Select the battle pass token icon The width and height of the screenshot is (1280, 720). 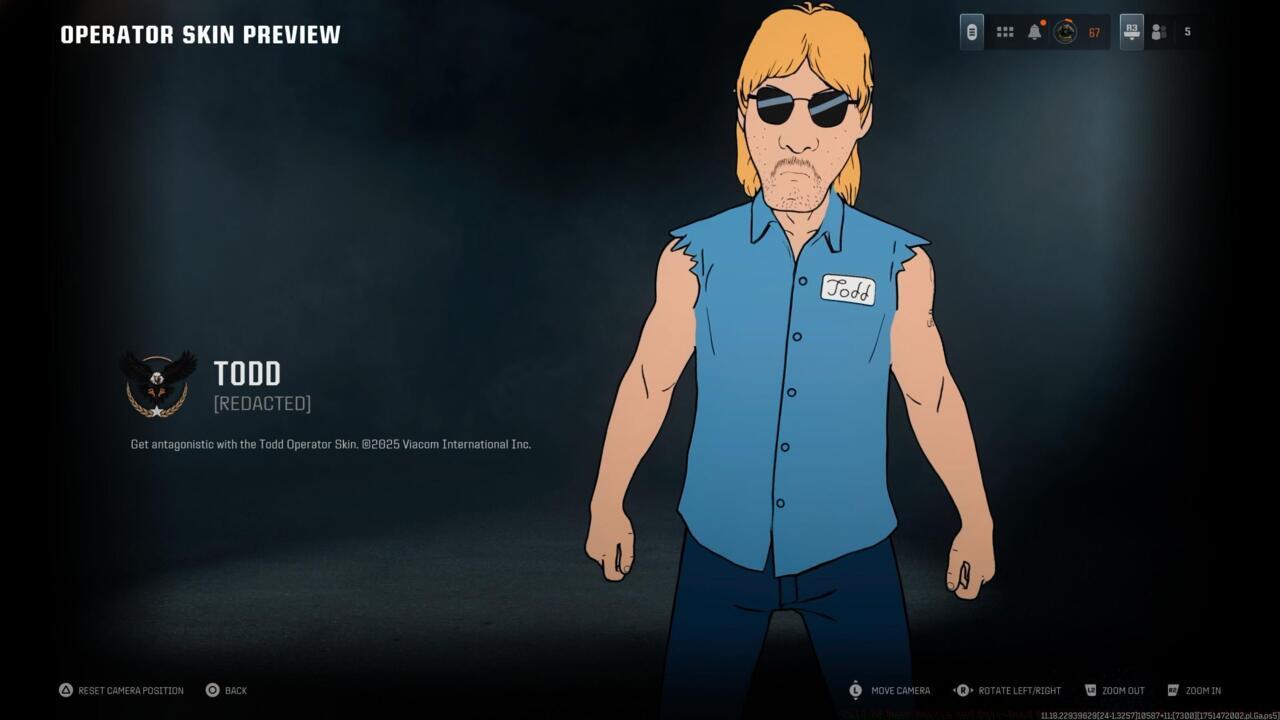coord(971,31)
